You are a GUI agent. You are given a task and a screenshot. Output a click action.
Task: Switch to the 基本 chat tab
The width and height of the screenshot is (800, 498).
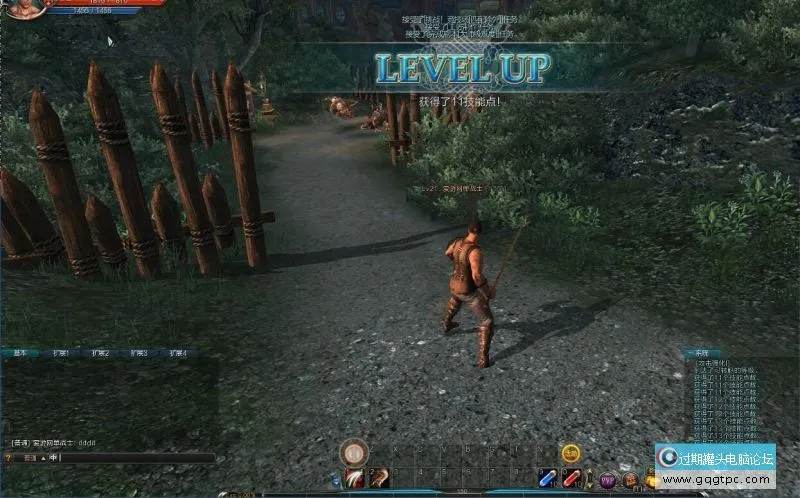click(x=19, y=353)
